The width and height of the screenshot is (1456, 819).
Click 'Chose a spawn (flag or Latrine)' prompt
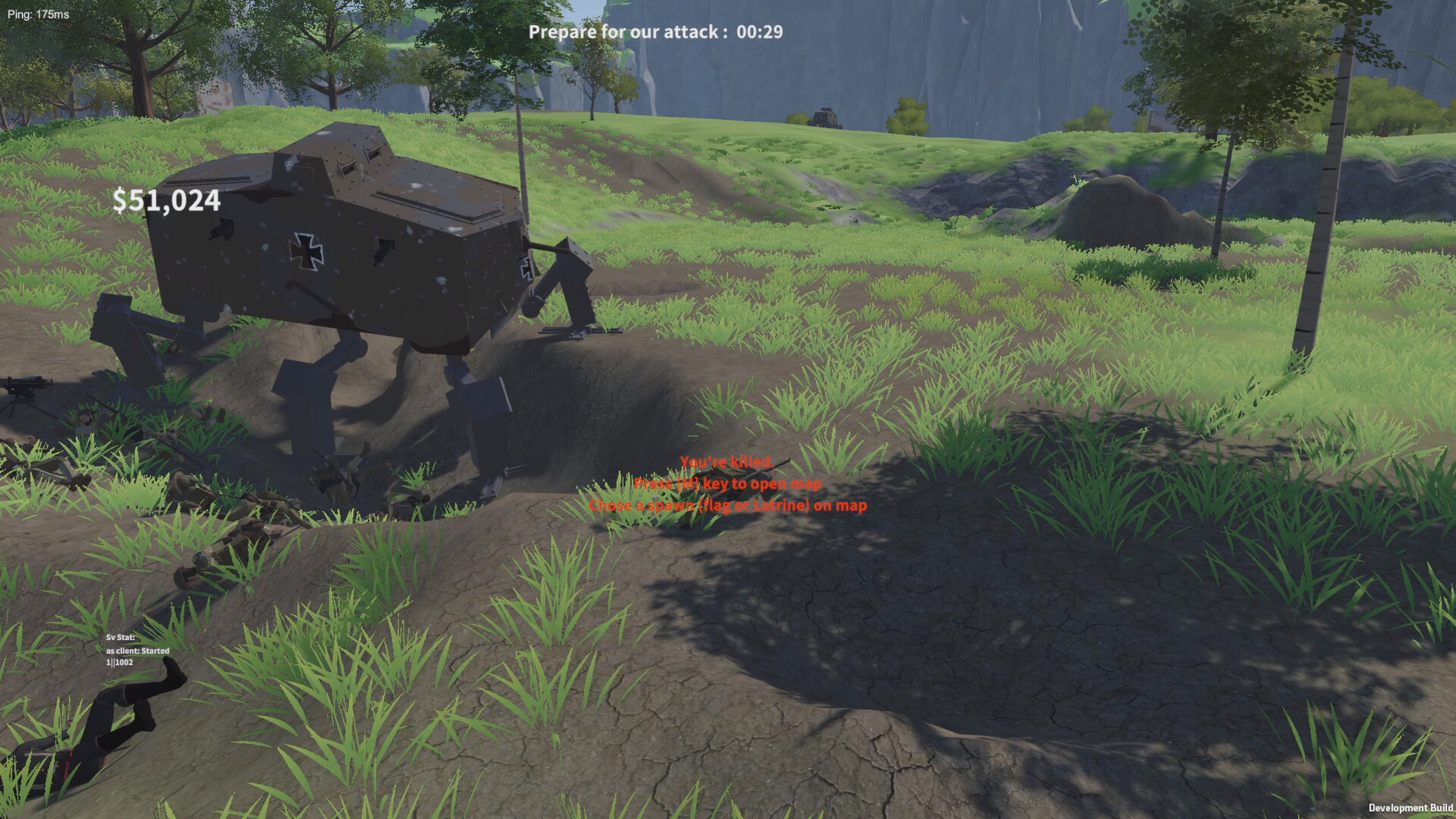point(728,504)
